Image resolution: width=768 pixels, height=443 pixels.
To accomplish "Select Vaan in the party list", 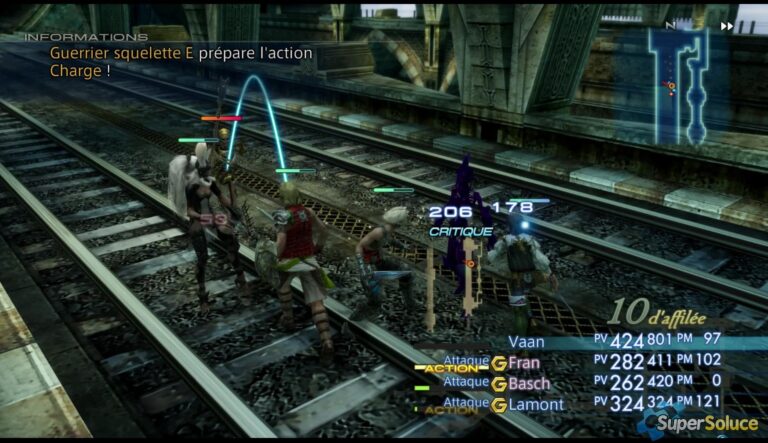I will tap(528, 342).
